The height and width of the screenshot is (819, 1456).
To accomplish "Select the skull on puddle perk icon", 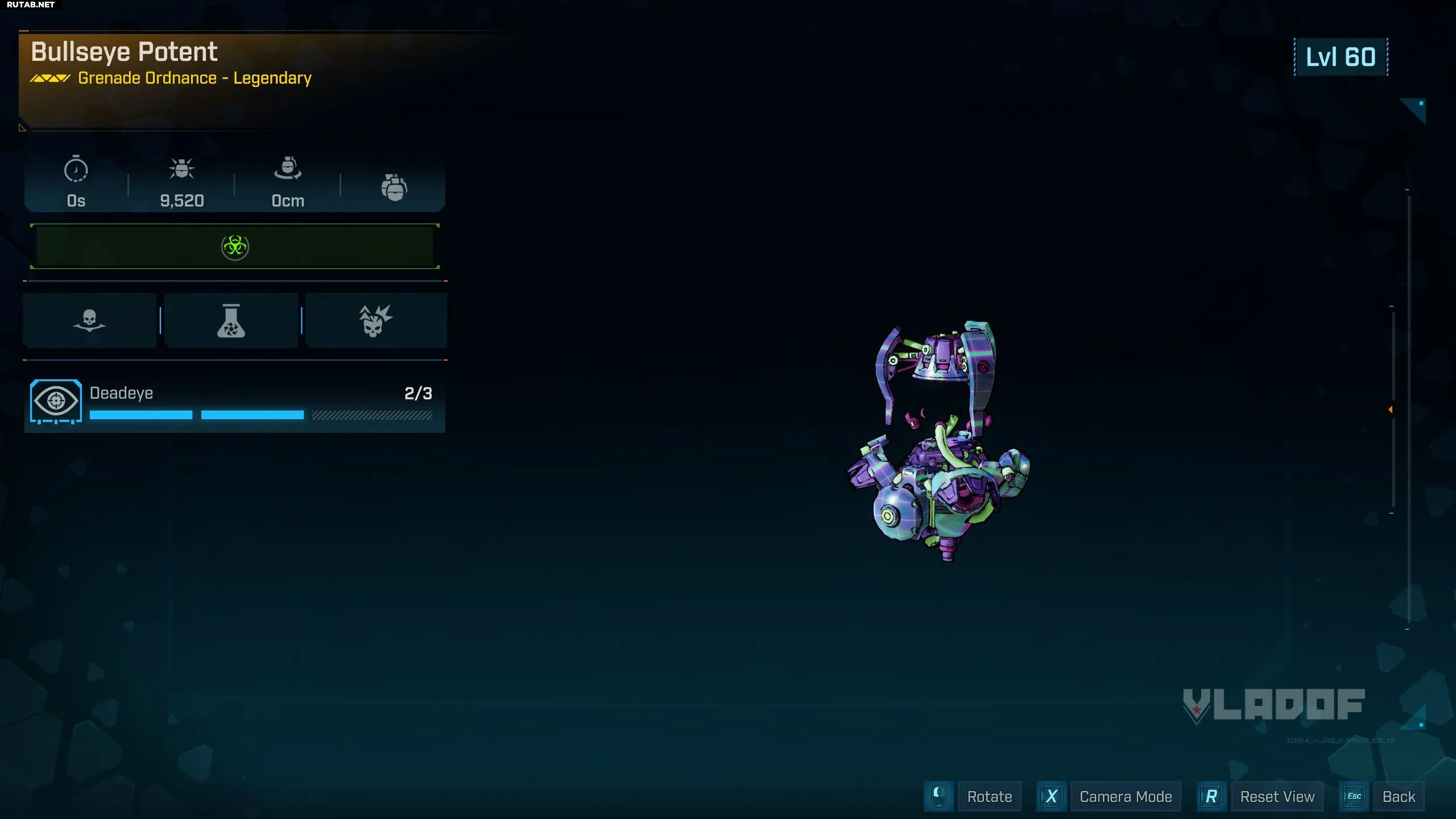I will click(x=89, y=321).
